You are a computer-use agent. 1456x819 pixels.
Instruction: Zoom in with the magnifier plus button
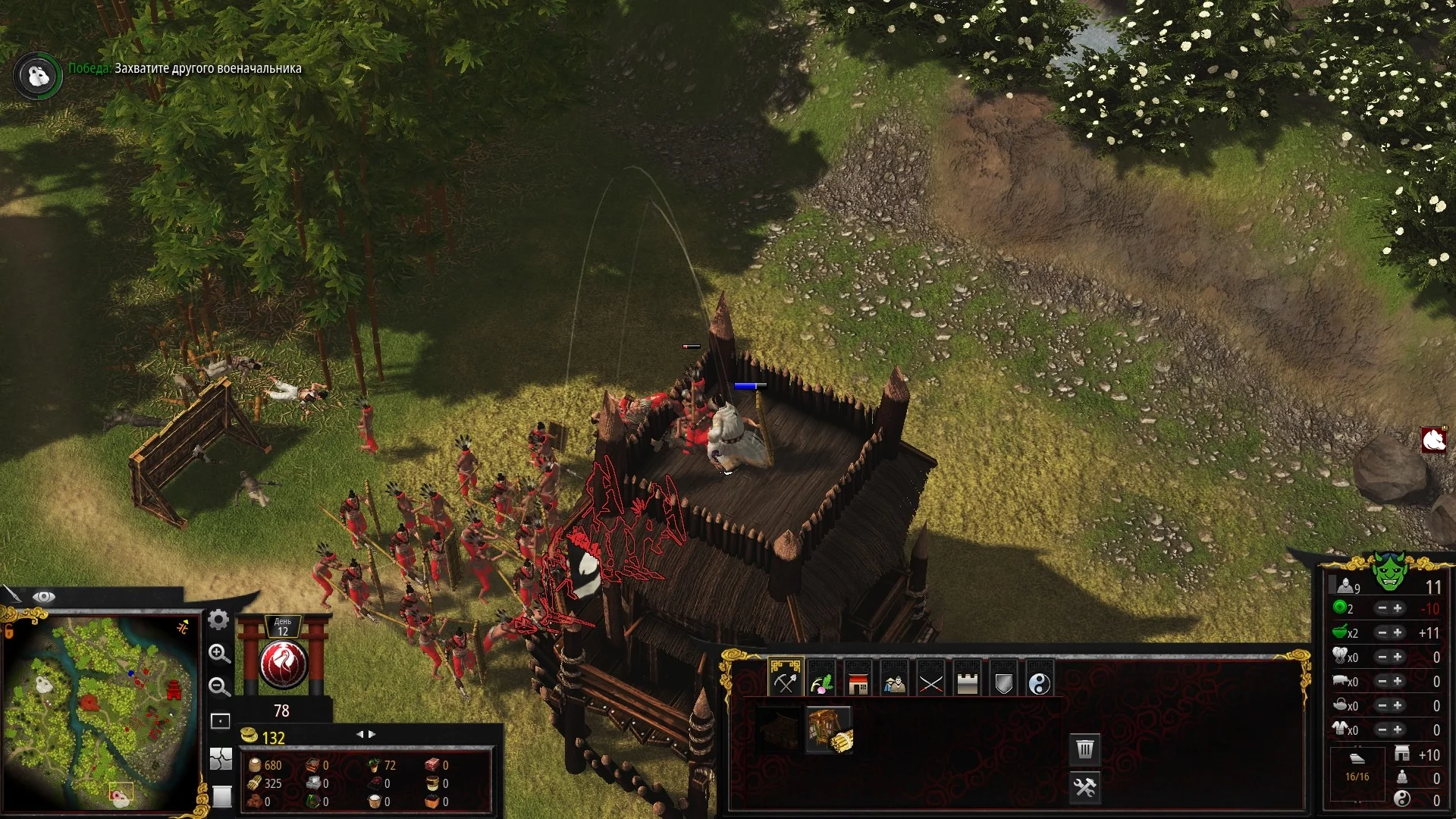(219, 654)
